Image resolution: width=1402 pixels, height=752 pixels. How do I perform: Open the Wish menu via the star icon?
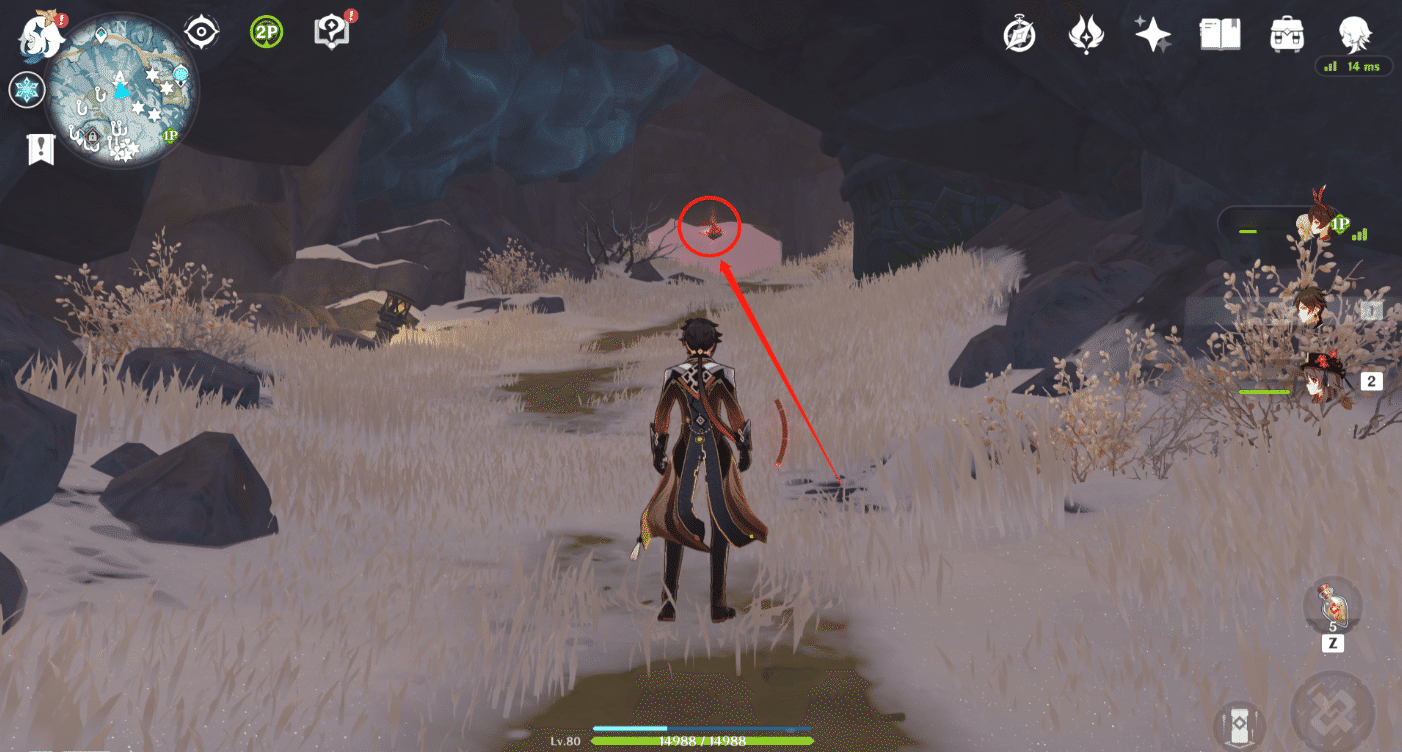1153,33
